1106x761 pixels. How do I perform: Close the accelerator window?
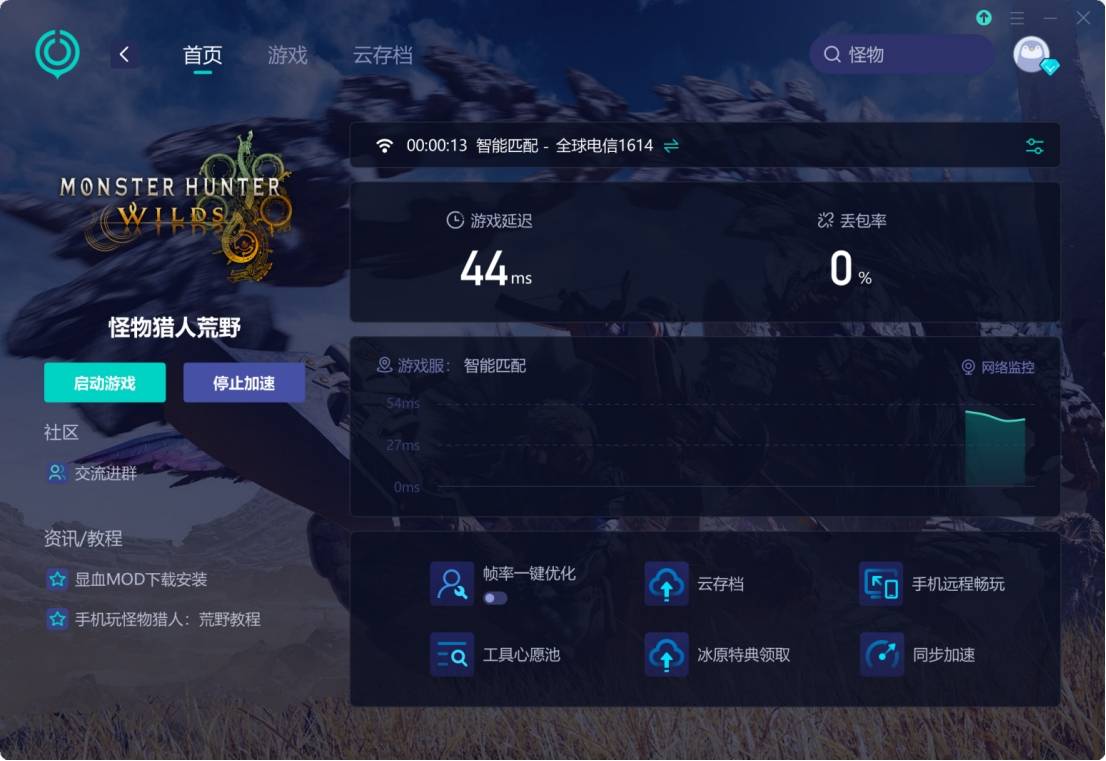pyautogui.click(x=1083, y=18)
